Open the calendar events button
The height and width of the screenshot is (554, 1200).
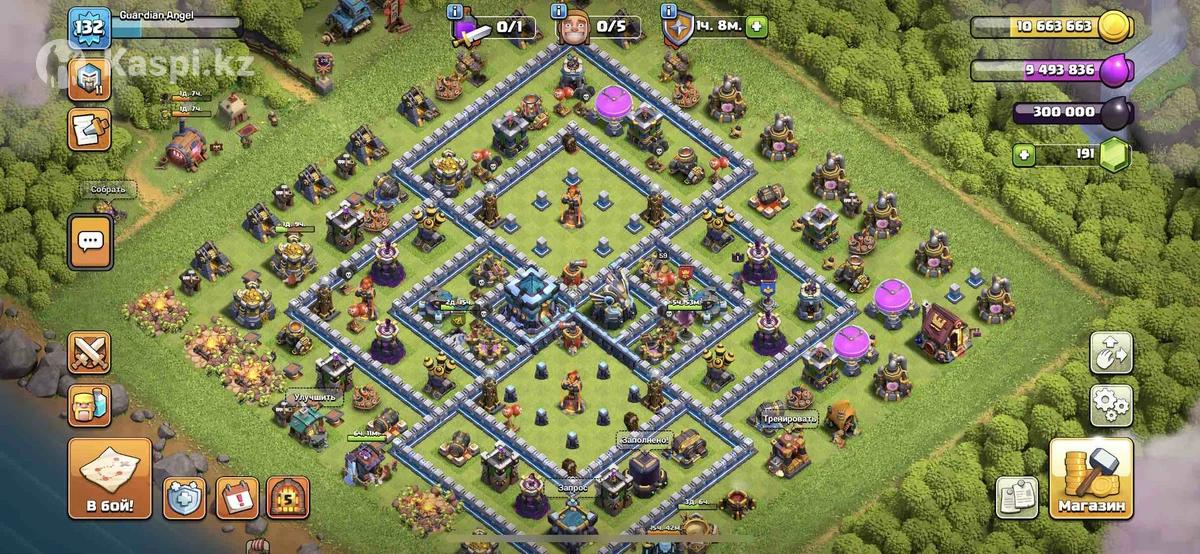(x=237, y=497)
